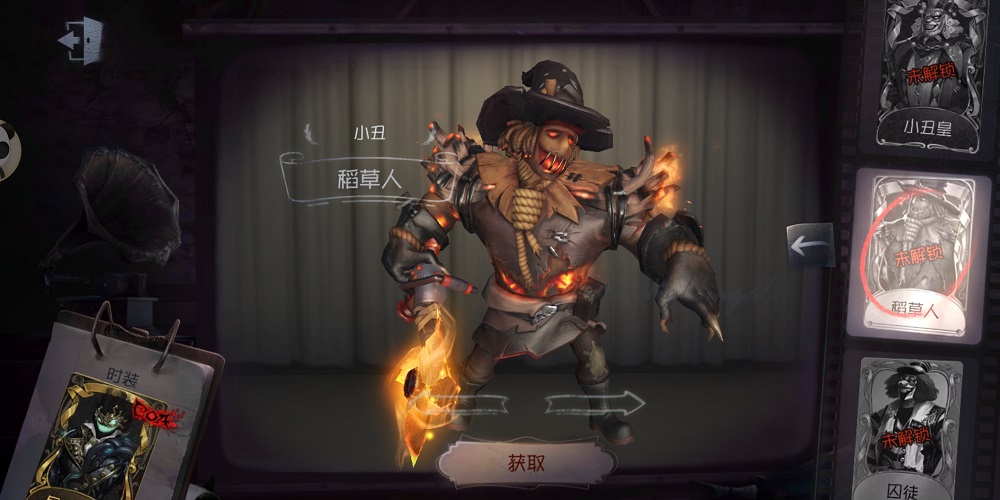Exit via the door icon
The height and width of the screenshot is (500, 1000).
(x=80, y=40)
